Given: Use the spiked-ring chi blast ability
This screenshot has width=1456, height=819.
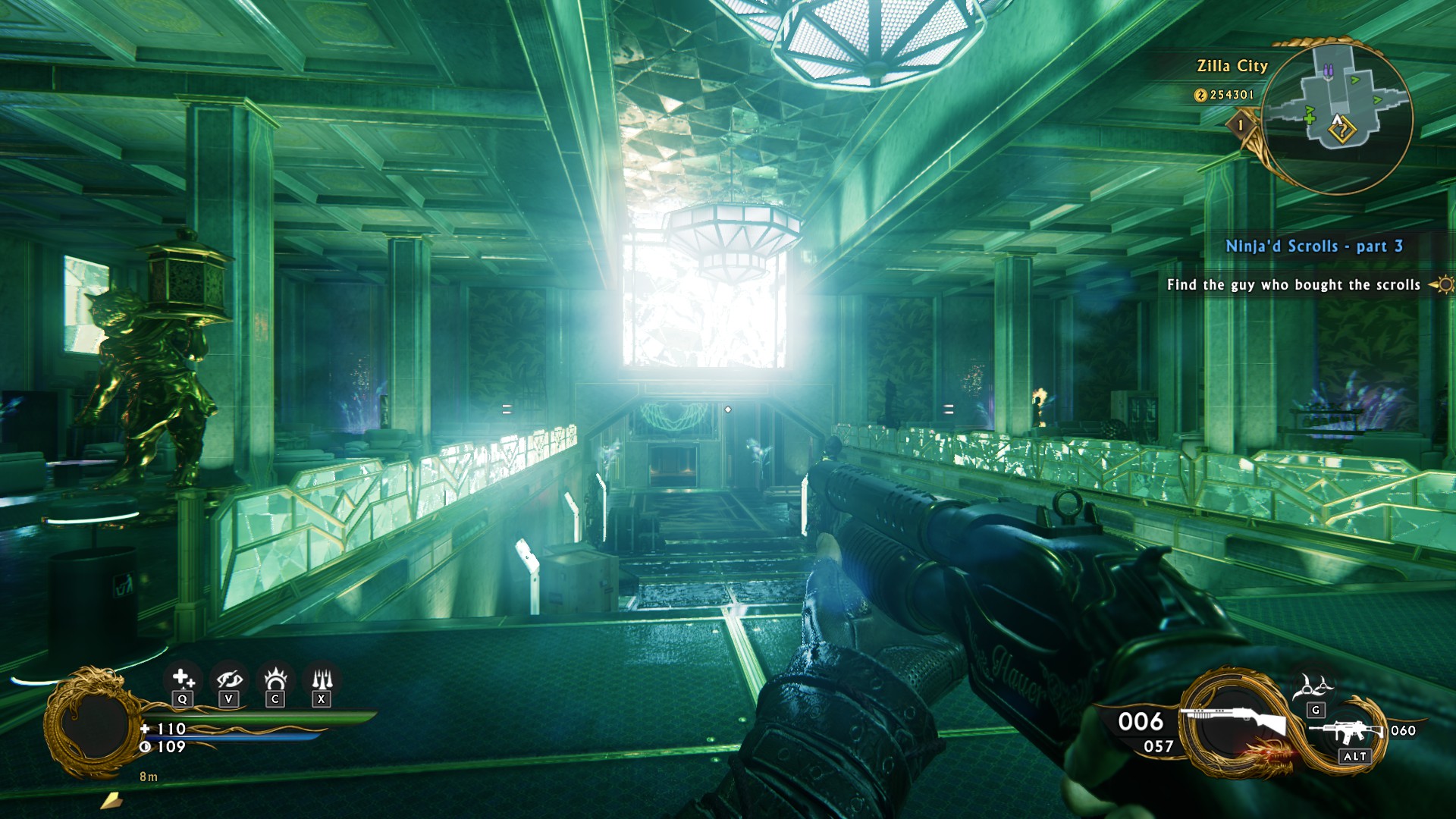Looking at the screenshot, I should tap(275, 679).
